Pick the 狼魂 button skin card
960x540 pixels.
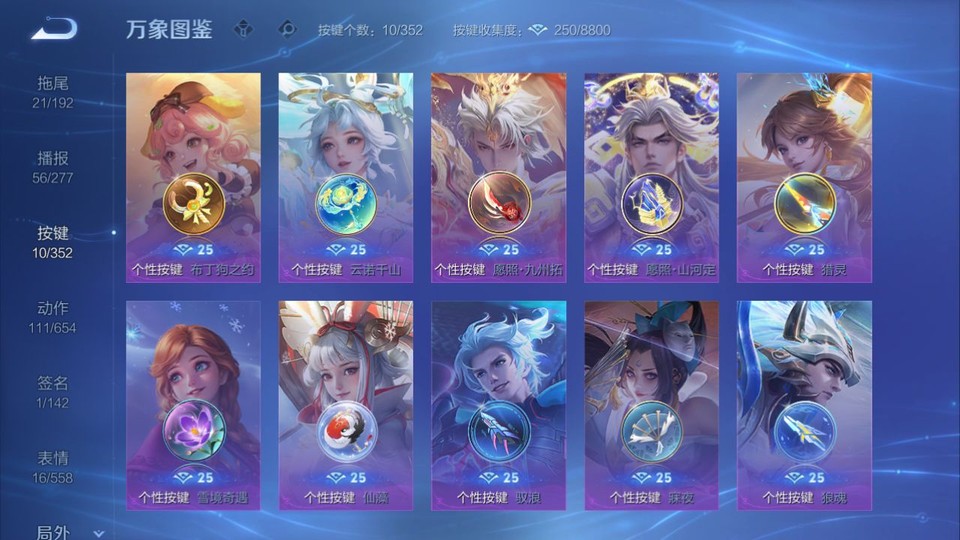point(804,405)
